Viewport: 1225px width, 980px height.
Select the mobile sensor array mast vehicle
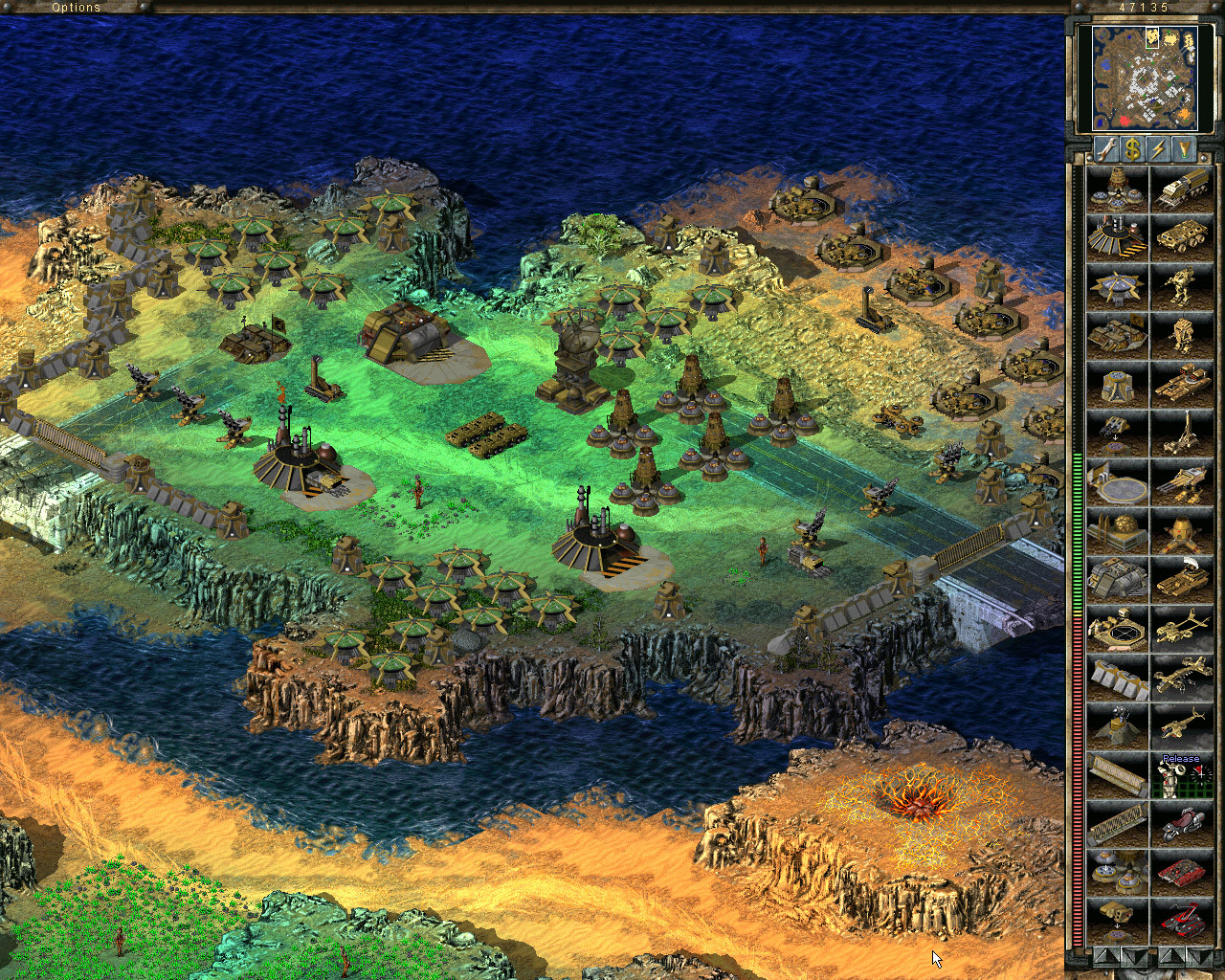(1182, 433)
